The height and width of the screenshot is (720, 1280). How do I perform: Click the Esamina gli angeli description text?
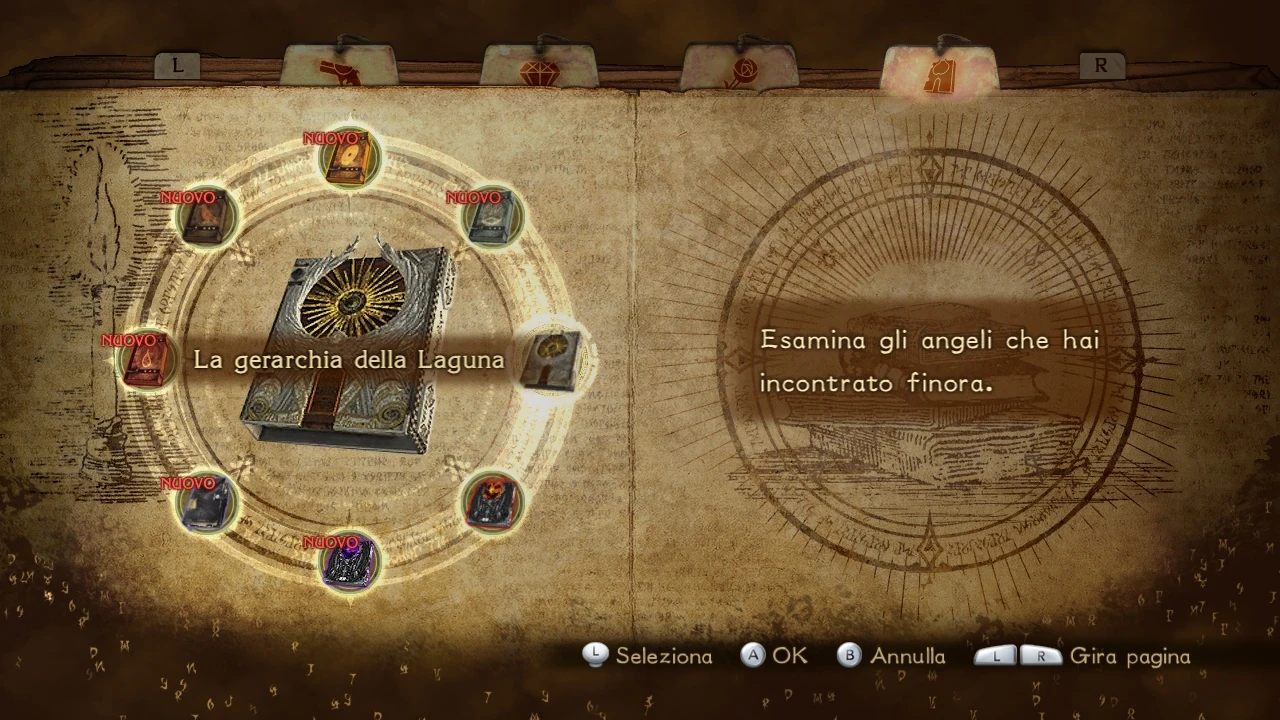pyautogui.click(x=930, y=361)
